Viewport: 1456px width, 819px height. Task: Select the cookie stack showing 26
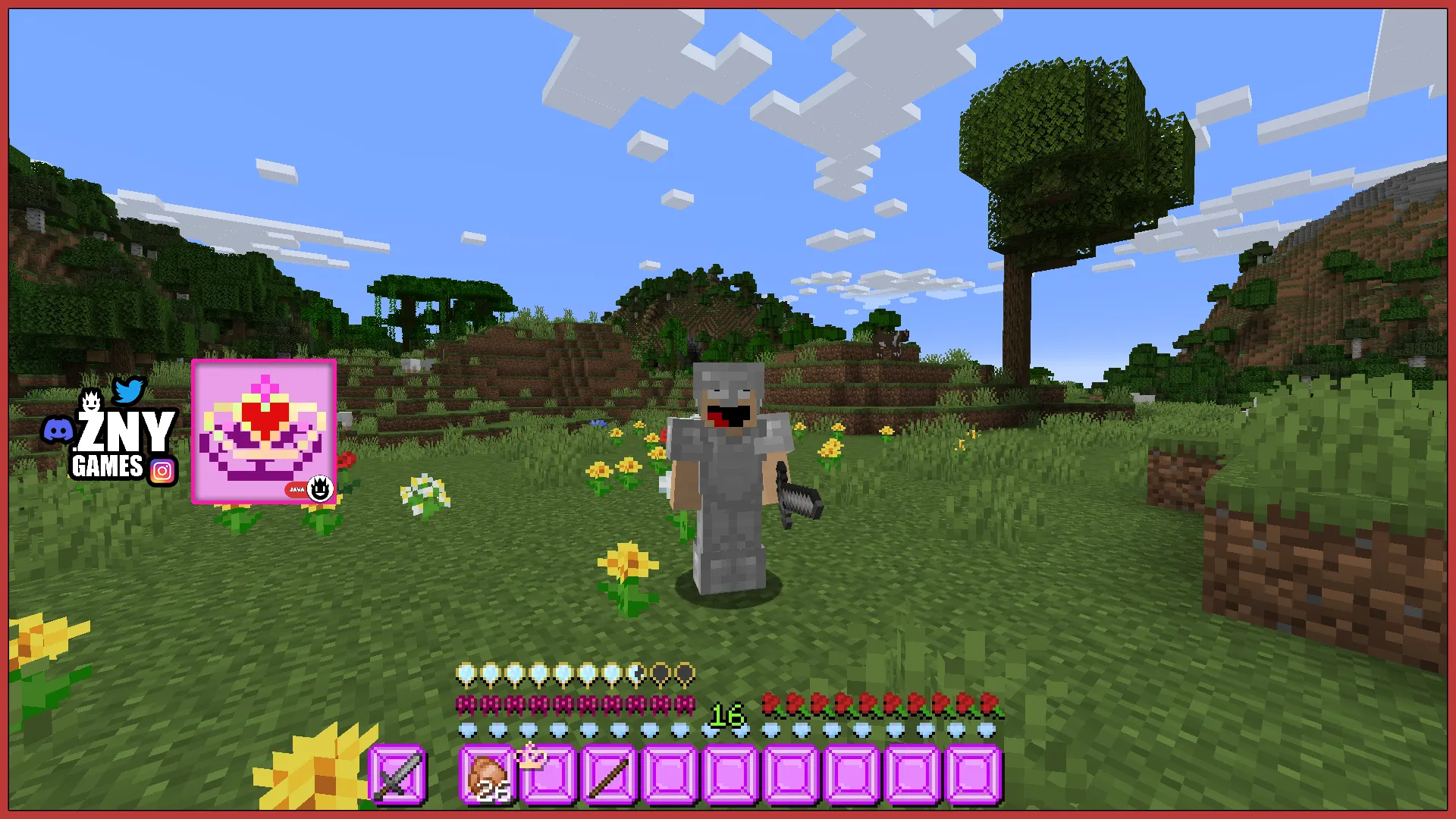pos(487,776)
